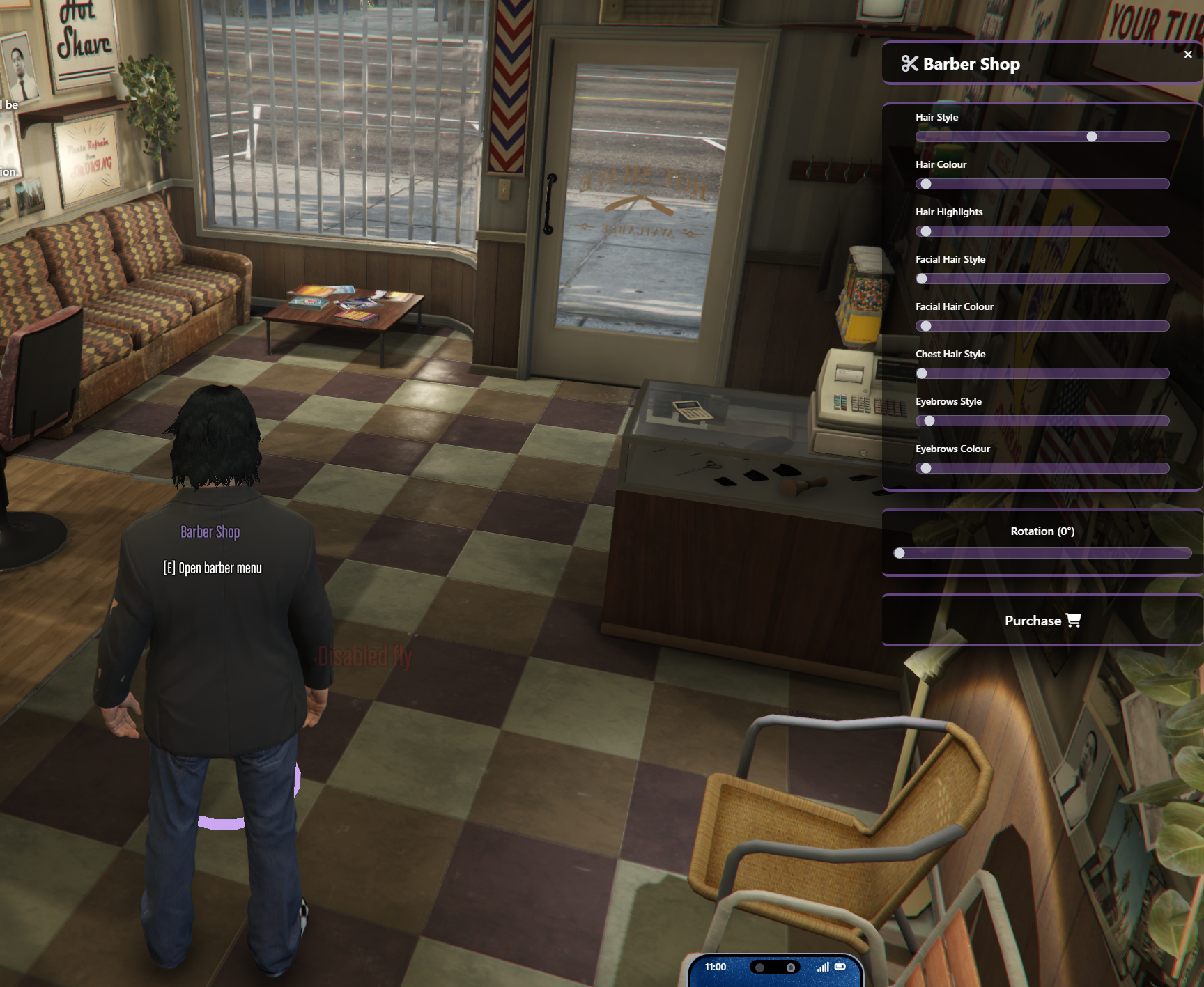Click the Hair Colour slider track
Viewport: 1204px width, 987px height.
coord(1042,184)
